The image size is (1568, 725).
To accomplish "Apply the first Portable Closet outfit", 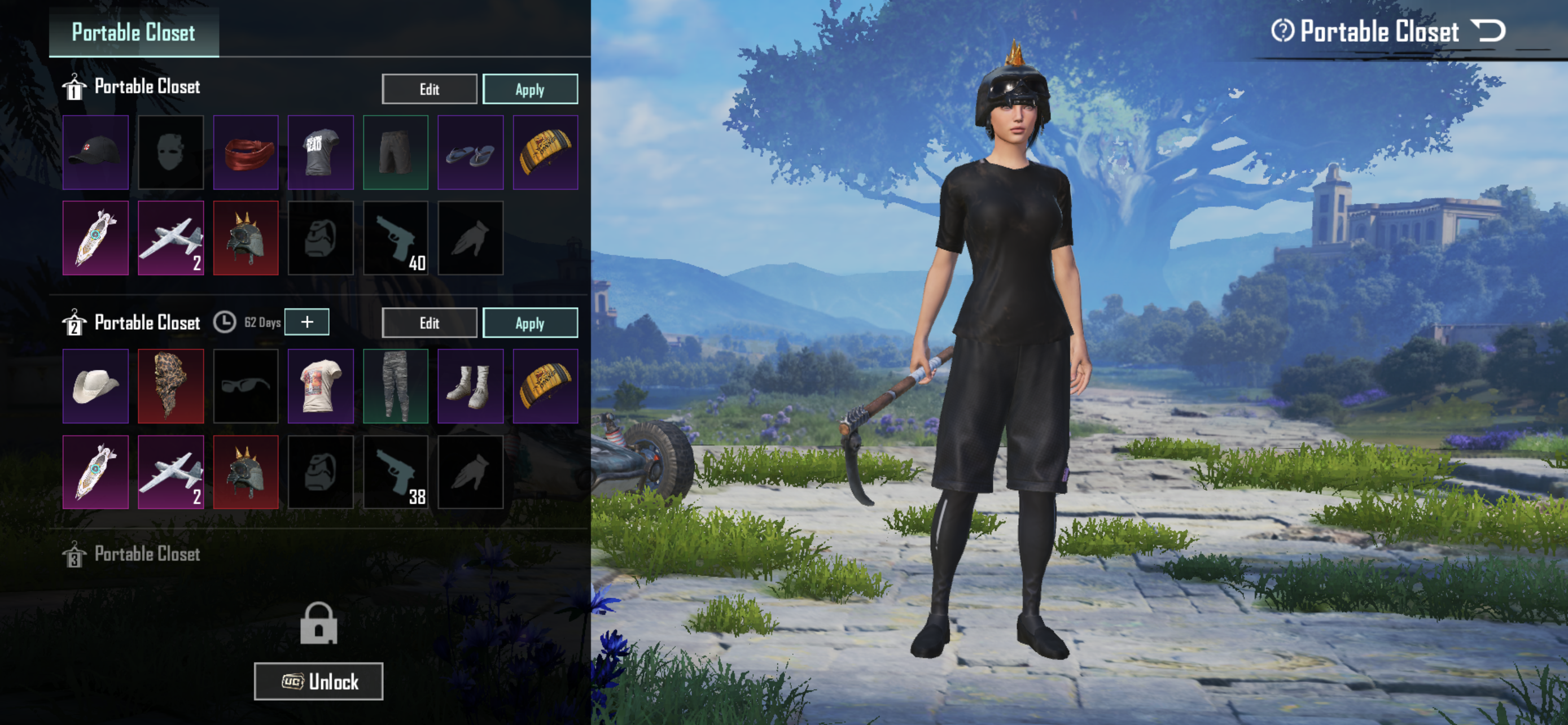I will 529,89.
